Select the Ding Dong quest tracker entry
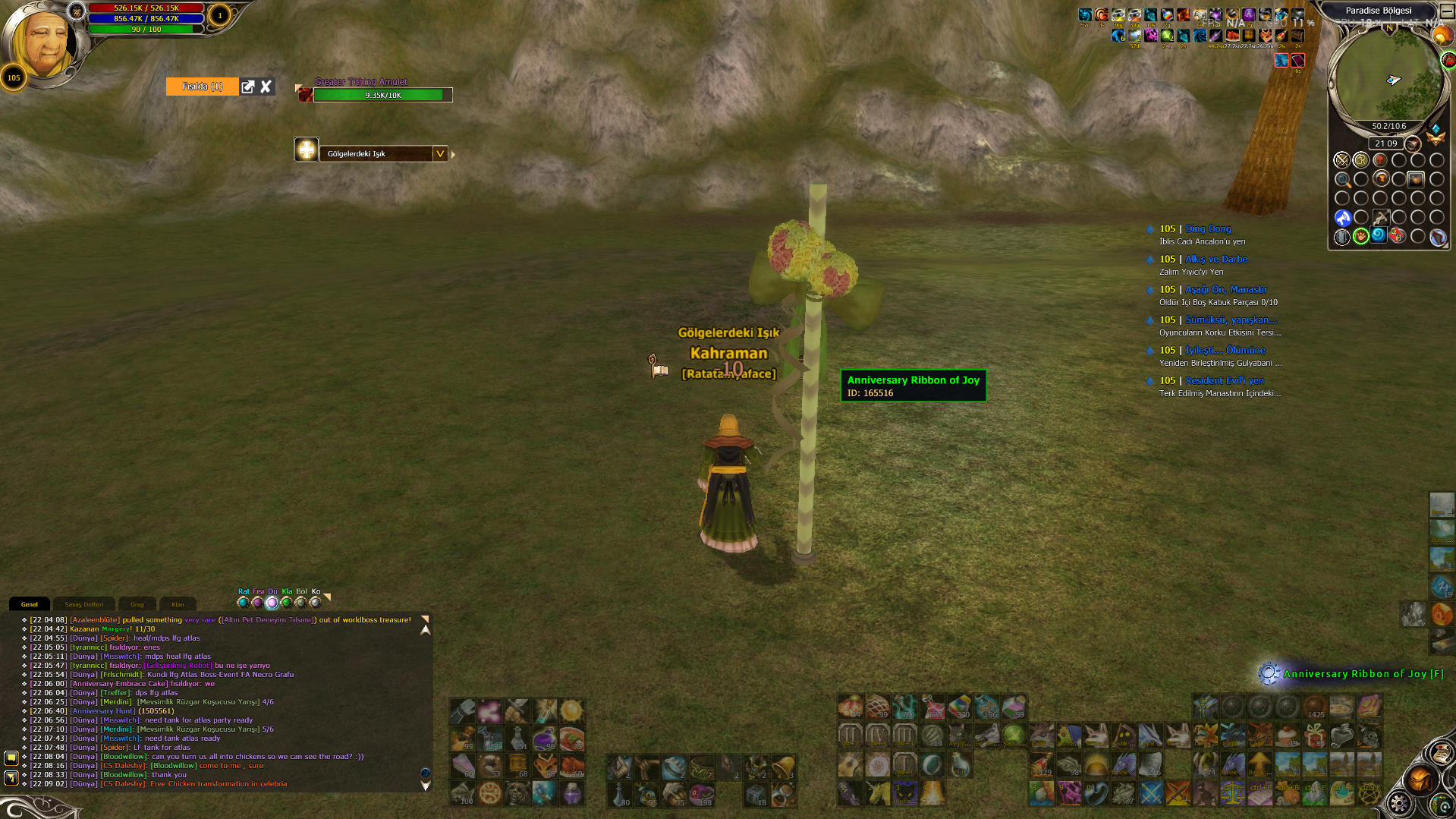 (x=1208, y=228)
